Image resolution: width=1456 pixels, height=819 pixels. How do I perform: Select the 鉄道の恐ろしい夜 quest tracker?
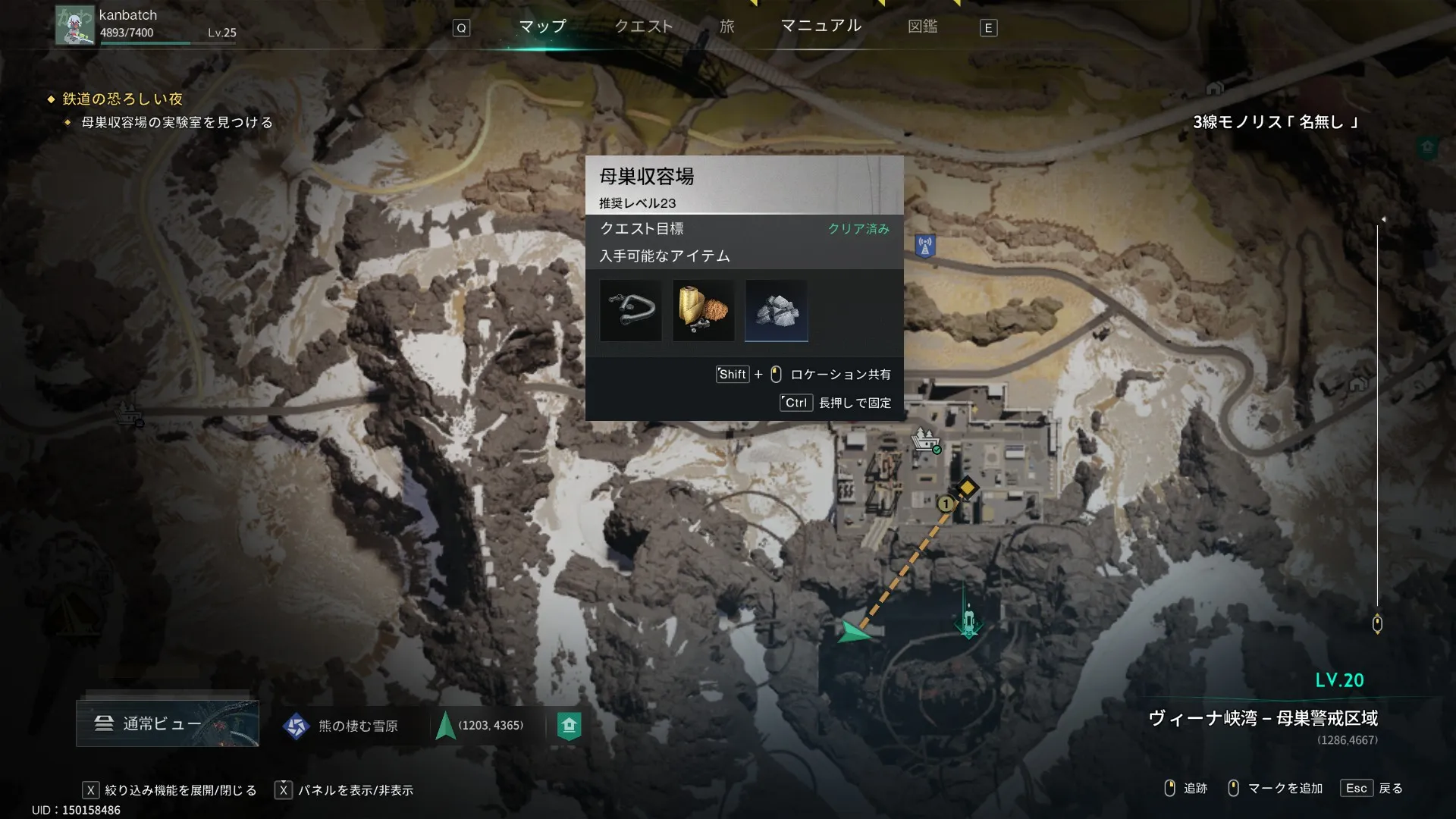tap(122, 99)
